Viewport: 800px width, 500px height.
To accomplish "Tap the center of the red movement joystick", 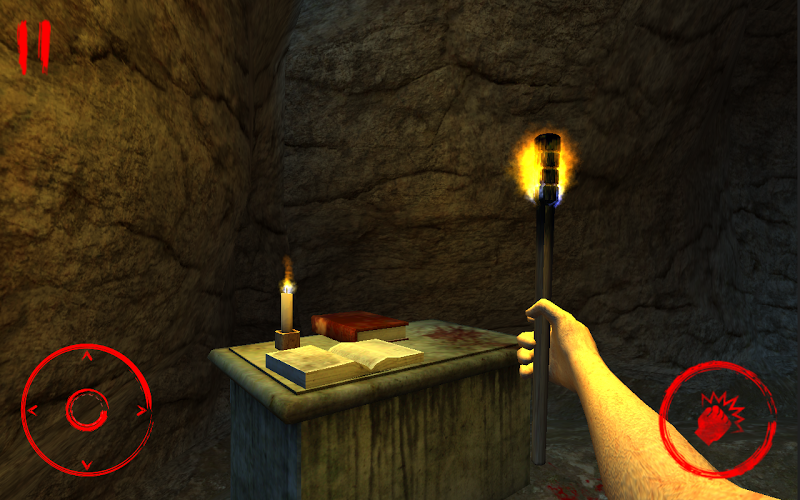I will 86,408.
